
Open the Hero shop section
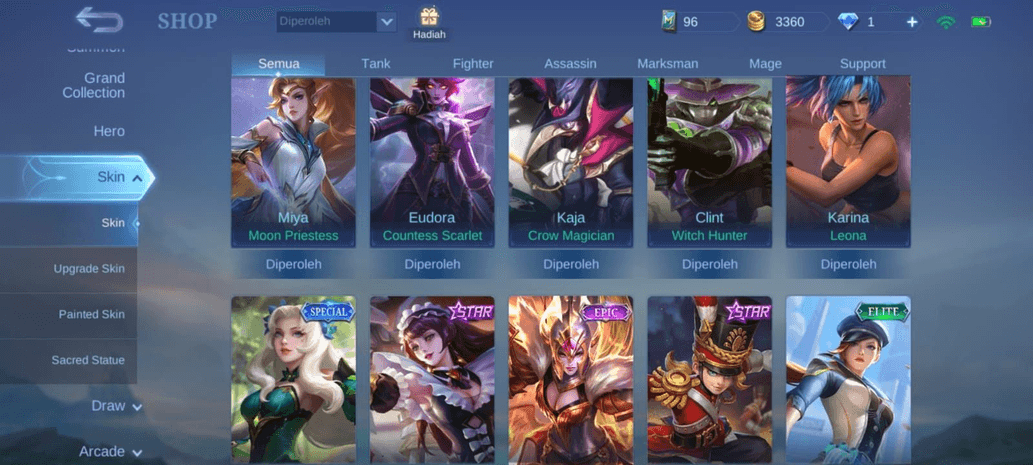point(109,131)
